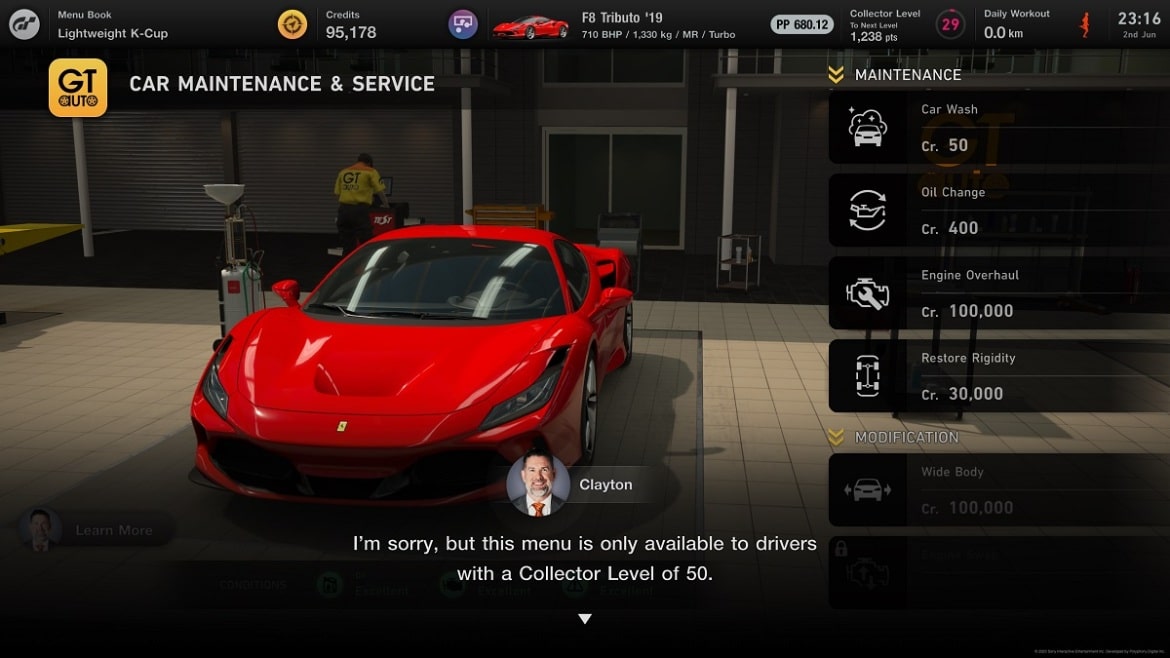The height and width of the screenshot is (658, 1170).
Task: Select the Wide Body modification
Action: point(998,490)
